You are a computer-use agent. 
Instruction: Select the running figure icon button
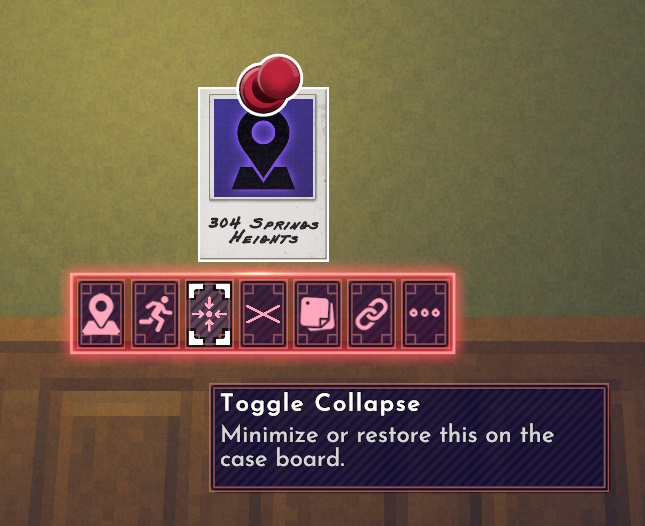[x=156, y=314]
